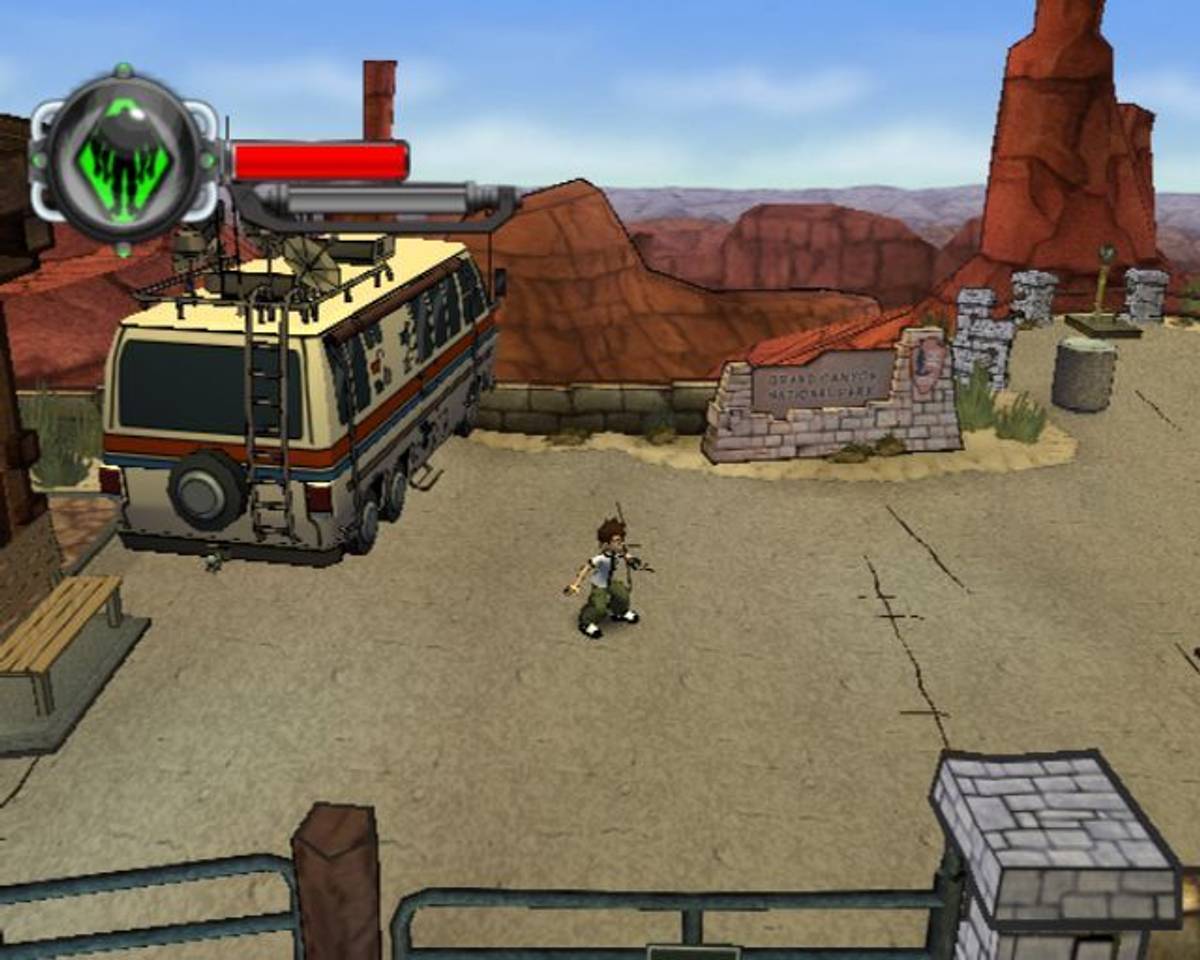Click the Omnitrix alien selector dial
The height and width of the screenshot is (960, 1200).
pos(124,158)
